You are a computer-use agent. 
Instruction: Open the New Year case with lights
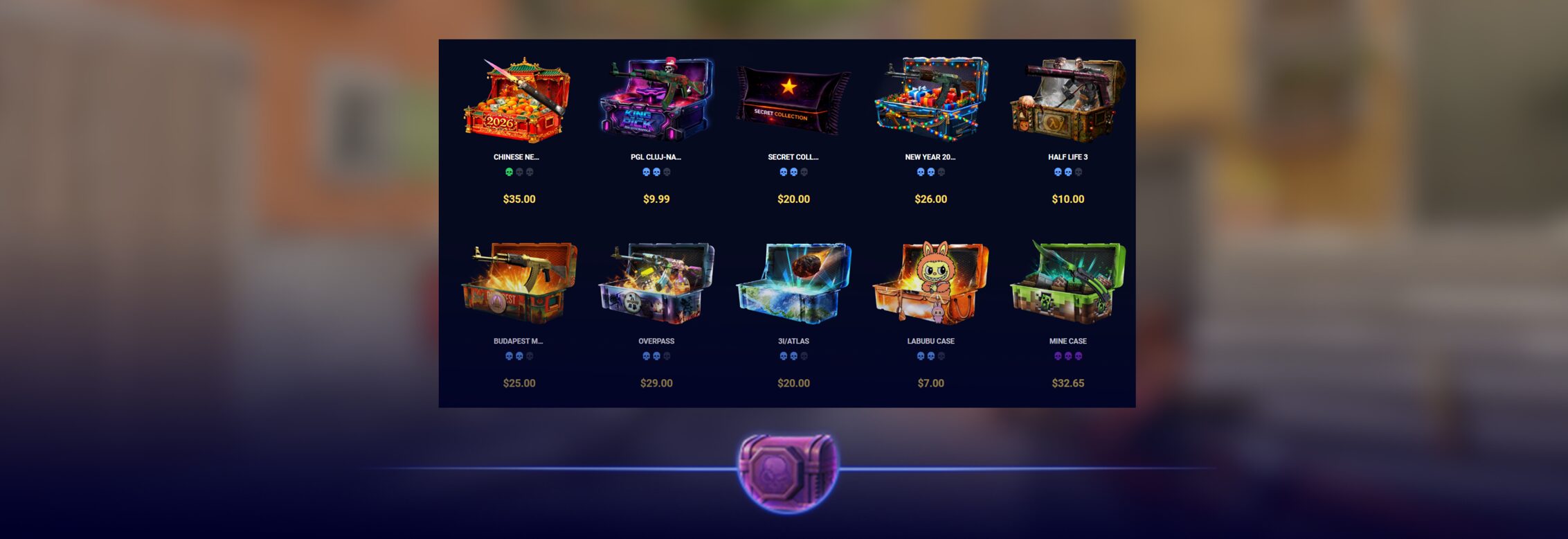(x=930, y=101)
